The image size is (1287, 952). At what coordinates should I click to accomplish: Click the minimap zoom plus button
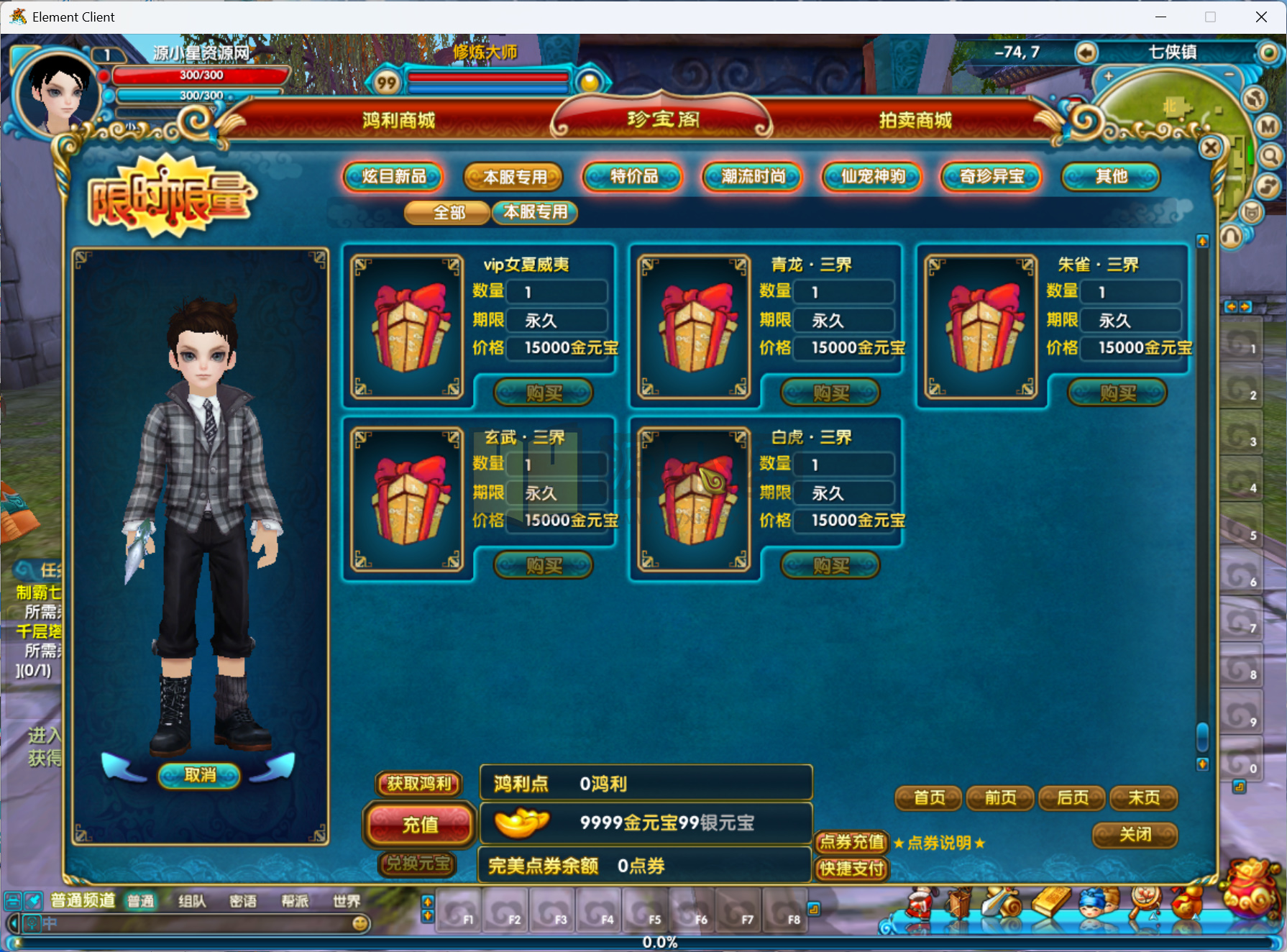1110,77
